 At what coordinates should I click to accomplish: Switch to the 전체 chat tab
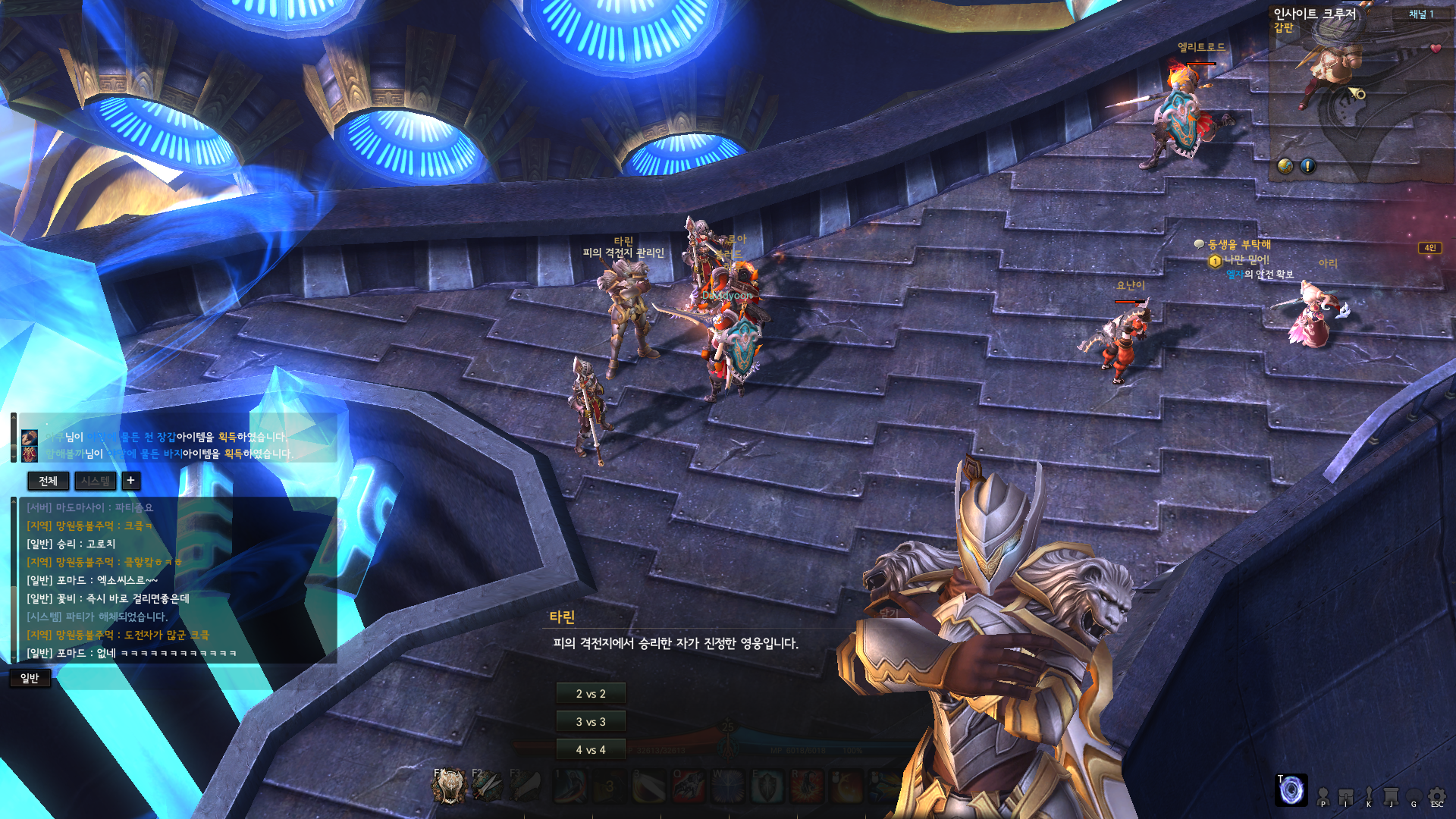click(48, 481)
